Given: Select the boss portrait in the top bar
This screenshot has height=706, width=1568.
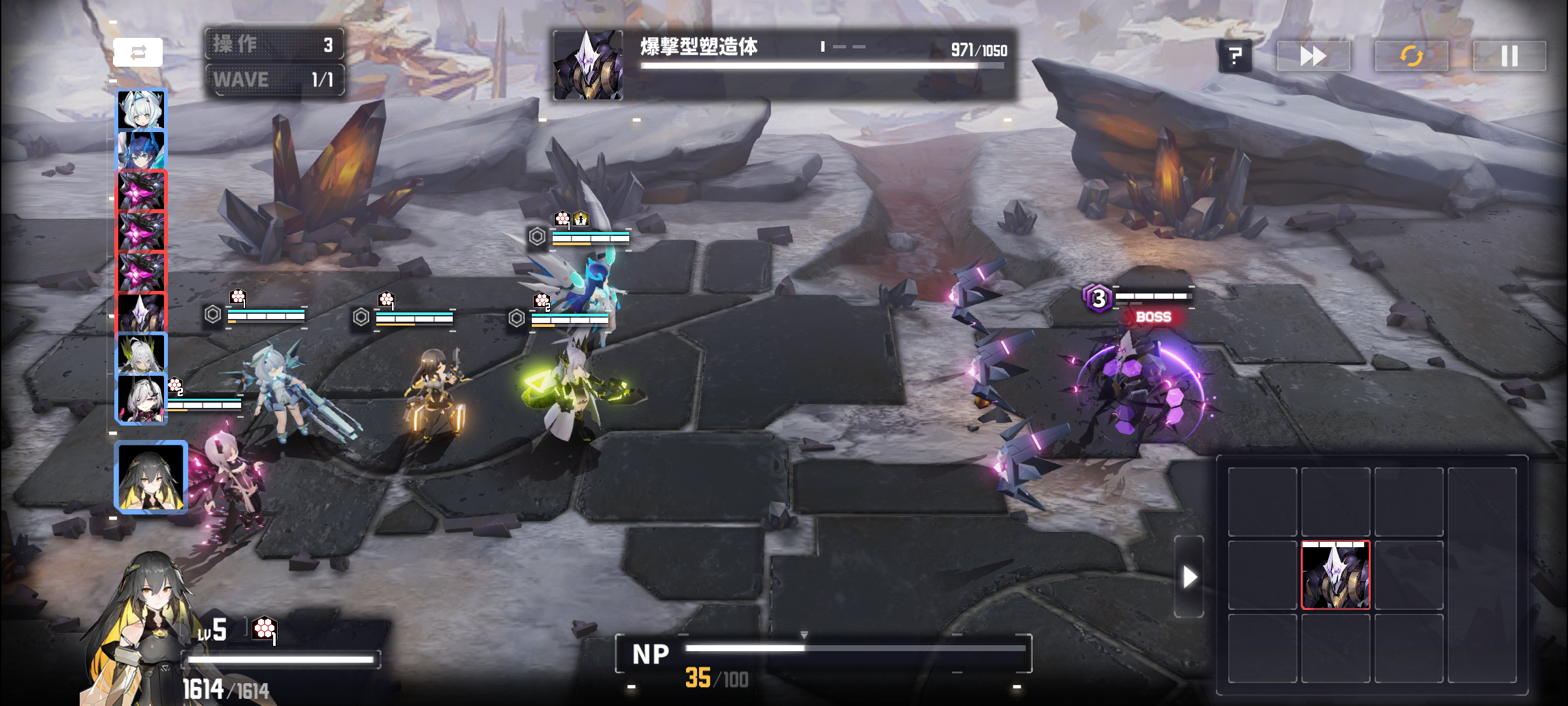Looking at the screenshot, I should (588, 65).
